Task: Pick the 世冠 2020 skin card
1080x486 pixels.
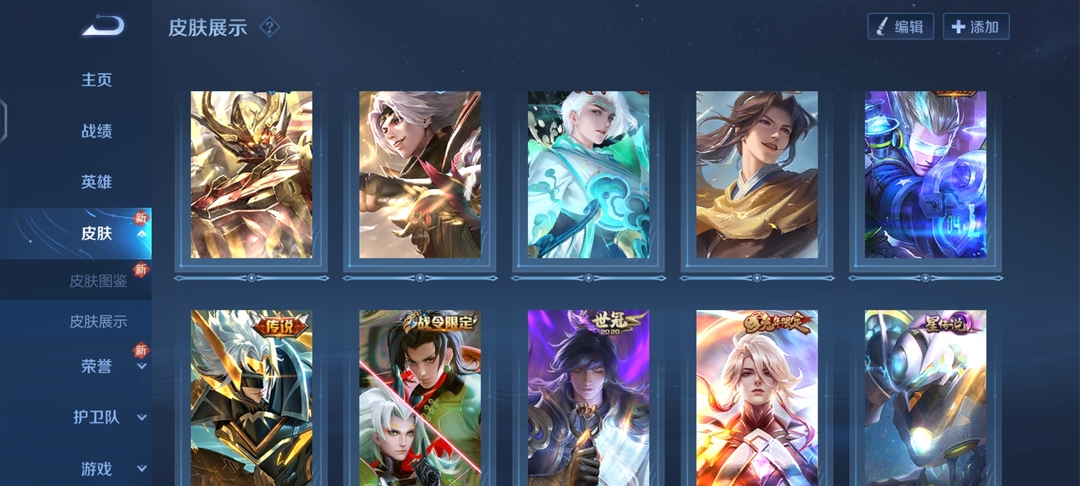Action: [x=588, y=398]
